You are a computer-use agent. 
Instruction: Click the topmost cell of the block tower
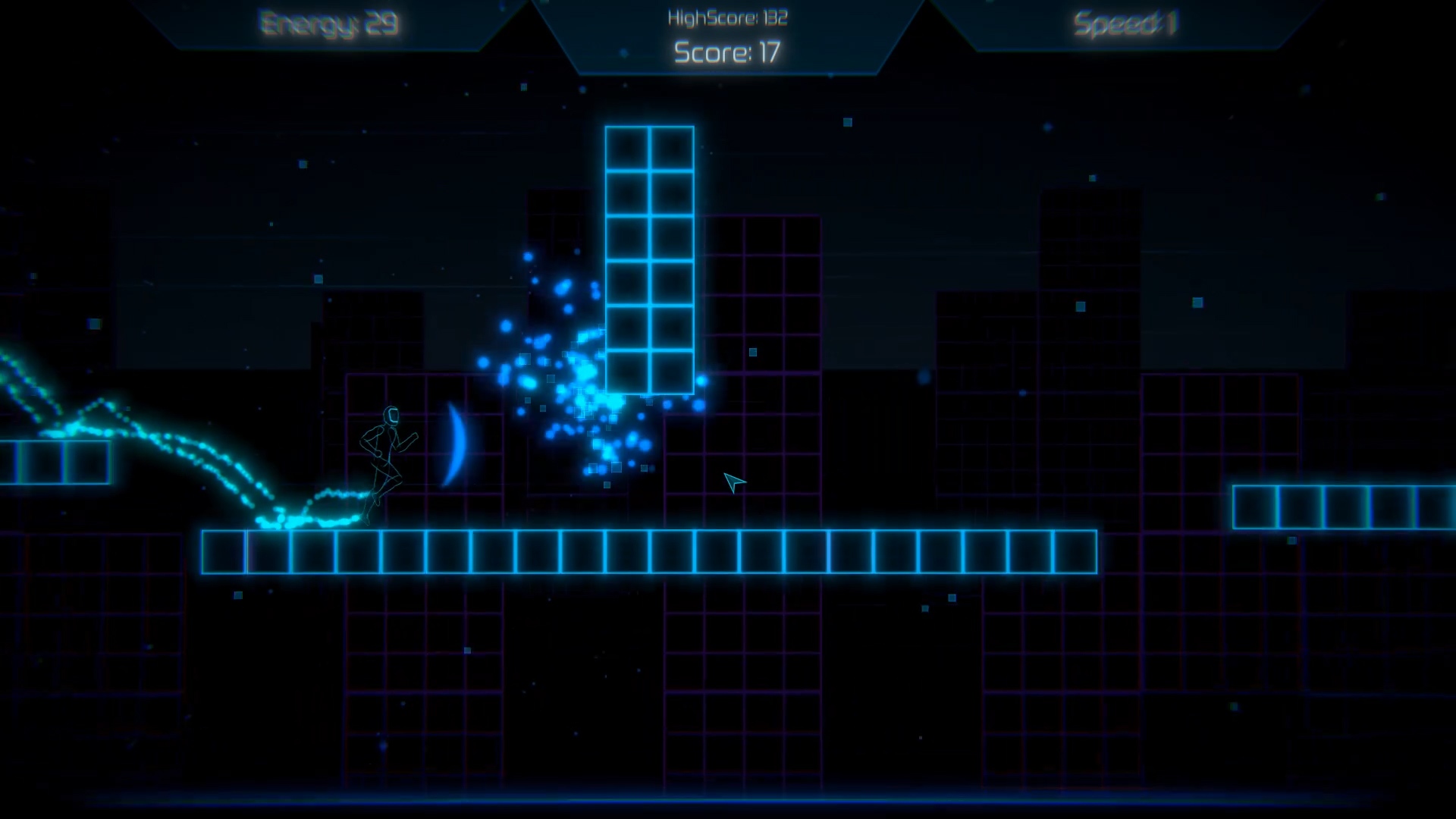pyautogui.click(x=650, y=148)
